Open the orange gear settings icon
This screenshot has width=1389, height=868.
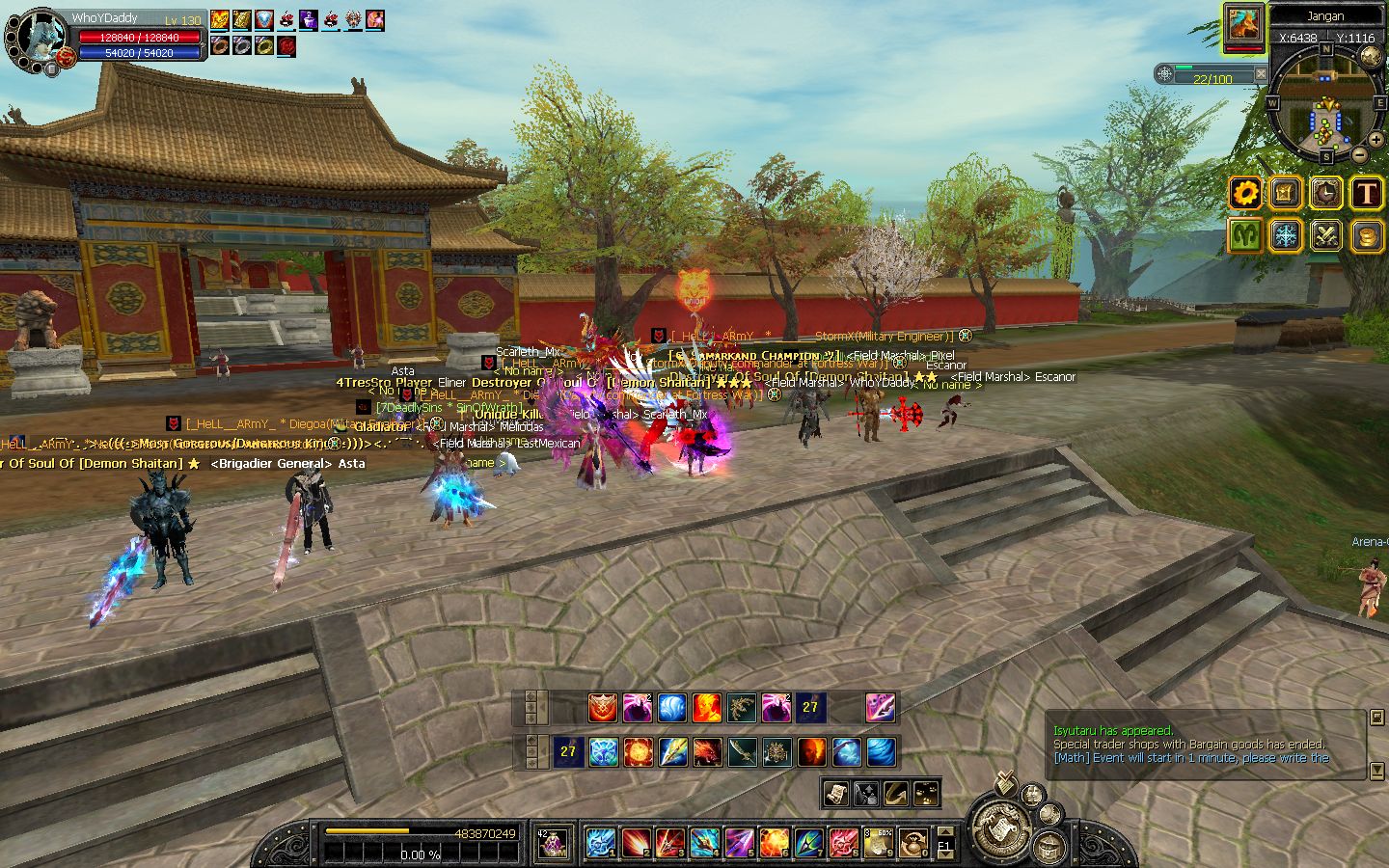(x=1245, y=194)
